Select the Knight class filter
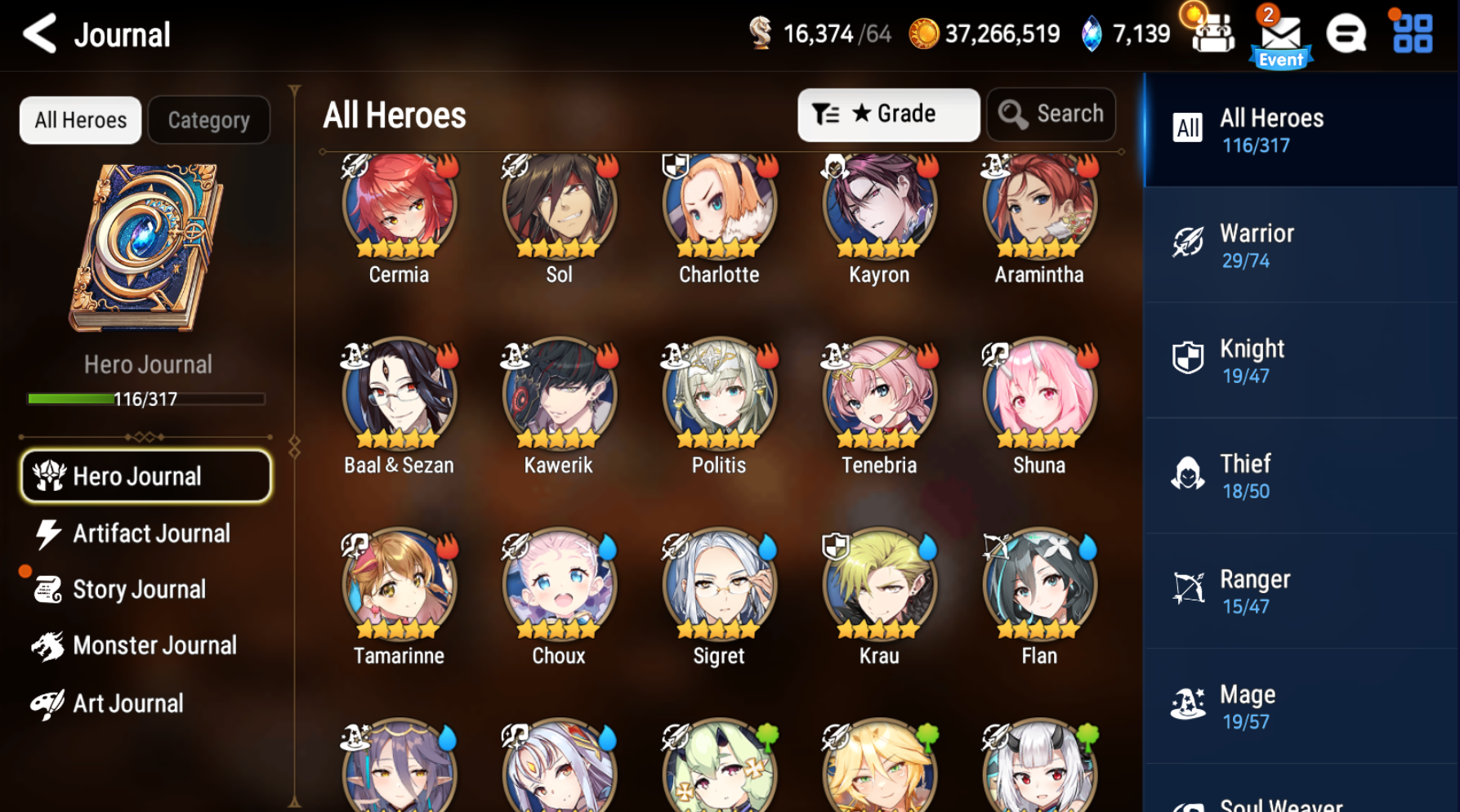The image size is (1460, 812). pos(1301,359)
